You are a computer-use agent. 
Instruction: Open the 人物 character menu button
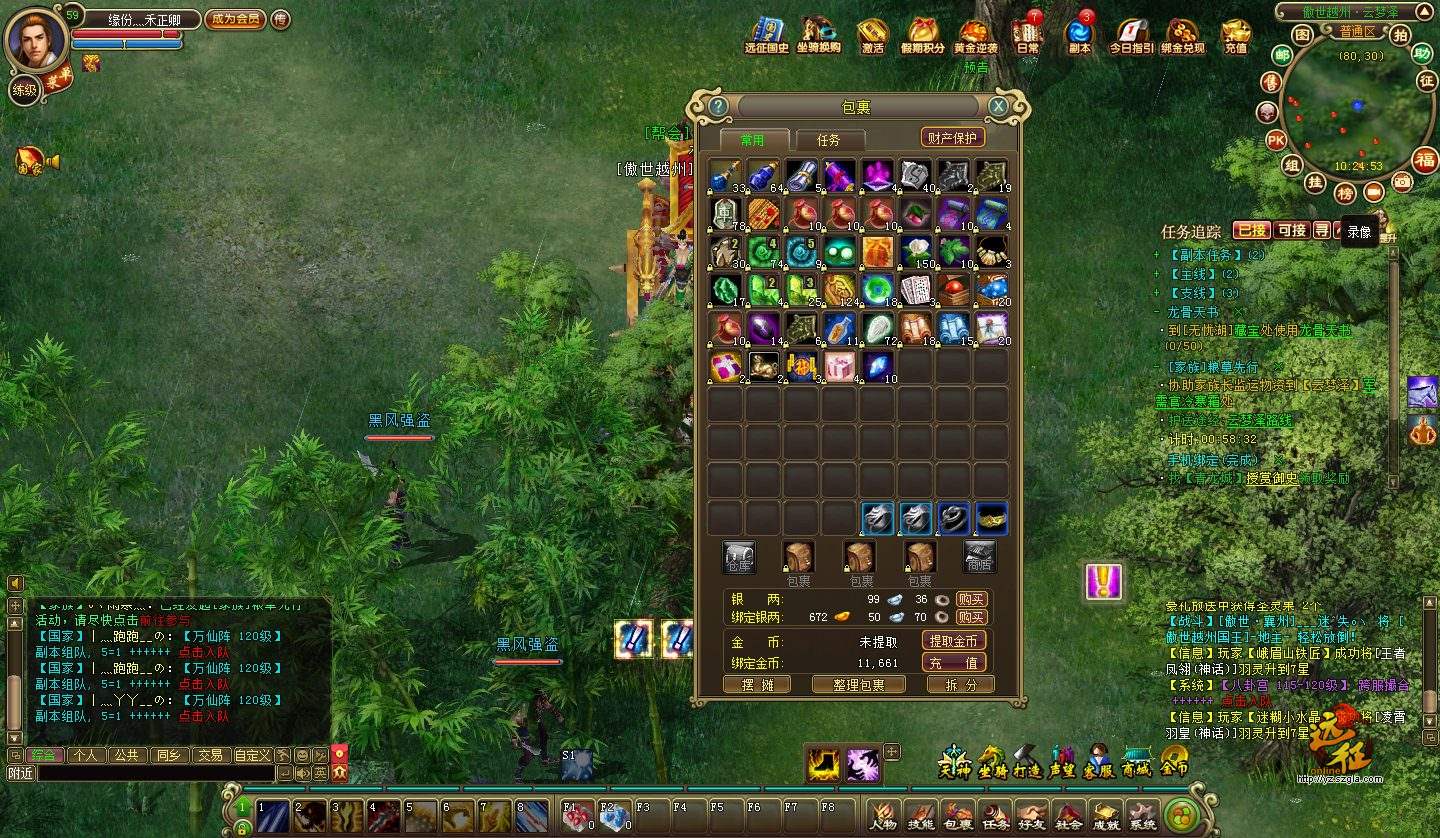883,815
